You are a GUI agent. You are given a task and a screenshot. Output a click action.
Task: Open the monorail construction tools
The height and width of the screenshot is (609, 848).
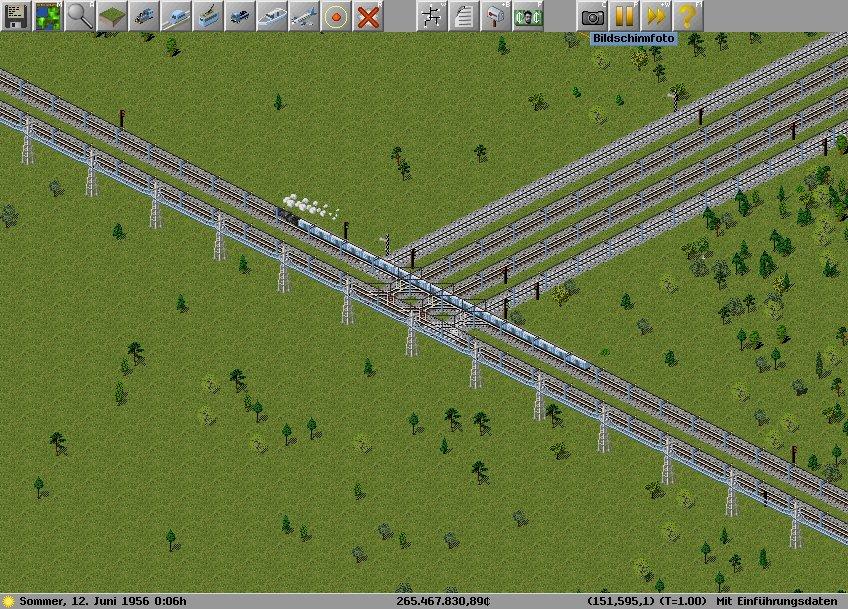coord(176,16)
